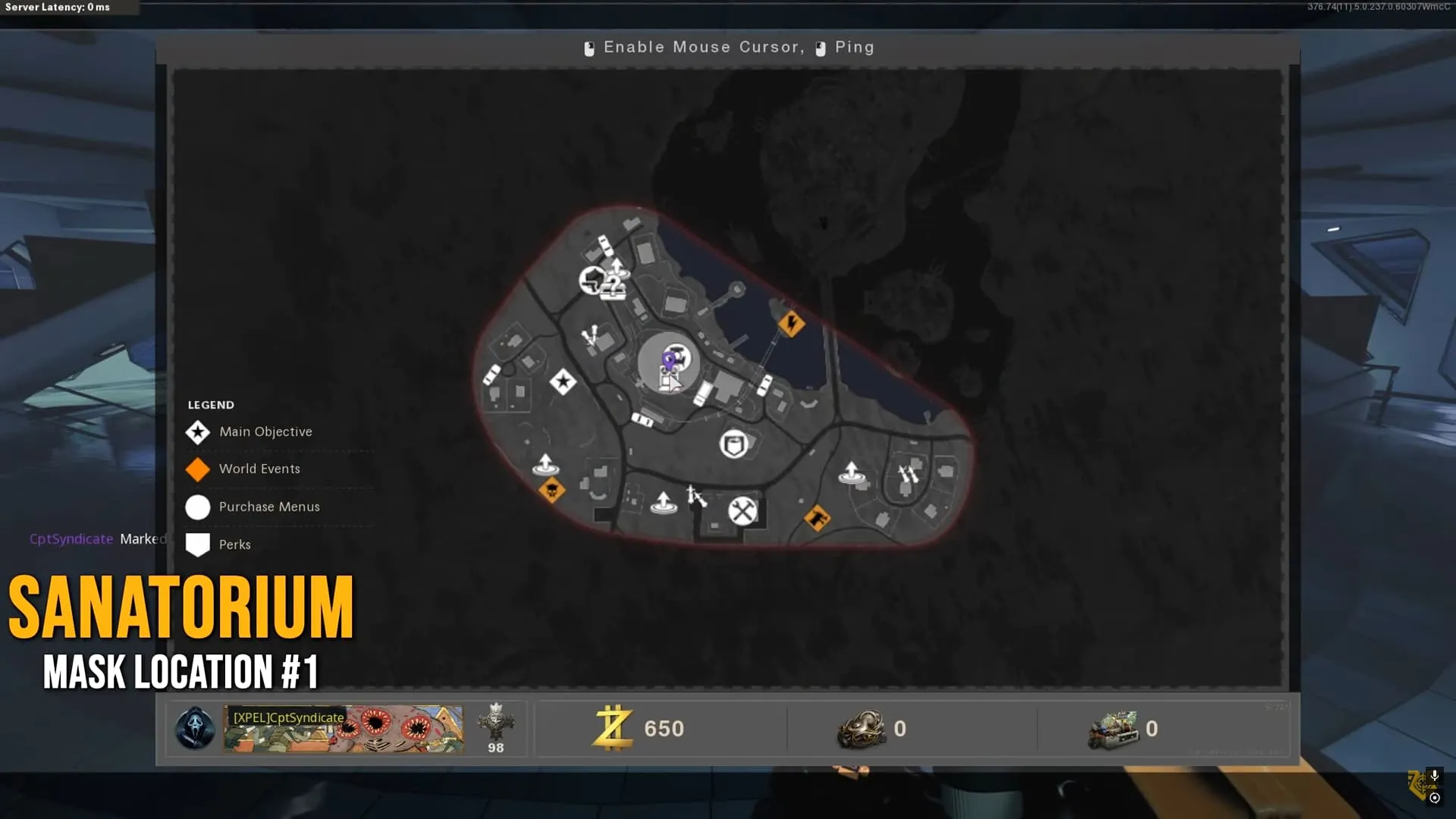Click the weapon purchase circle marker with gun
This screenshot has width=1456, height=819.
click(x=592, y=281)
